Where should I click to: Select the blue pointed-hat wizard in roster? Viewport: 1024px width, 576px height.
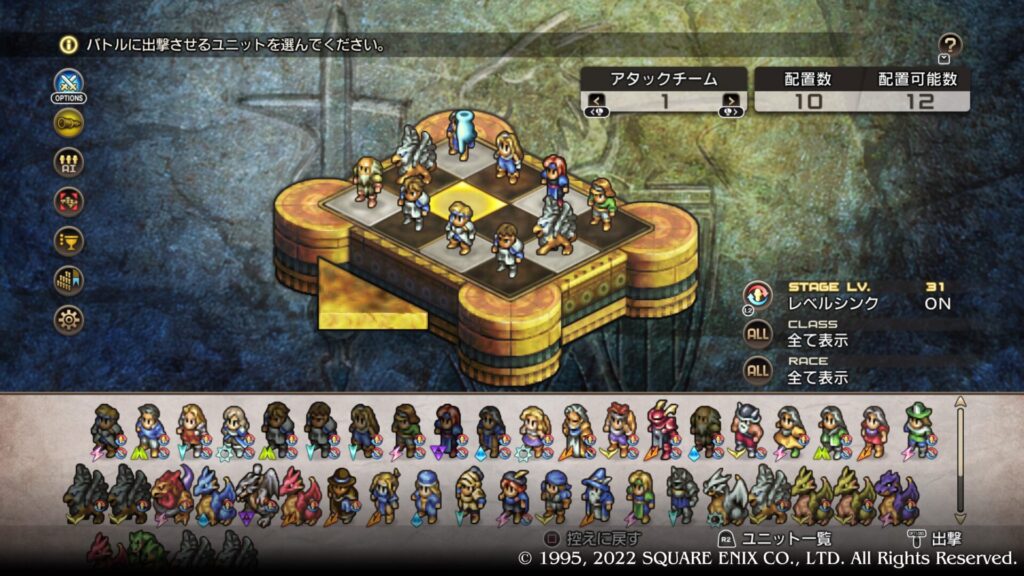pyautogui.click(x=598, y=493)
